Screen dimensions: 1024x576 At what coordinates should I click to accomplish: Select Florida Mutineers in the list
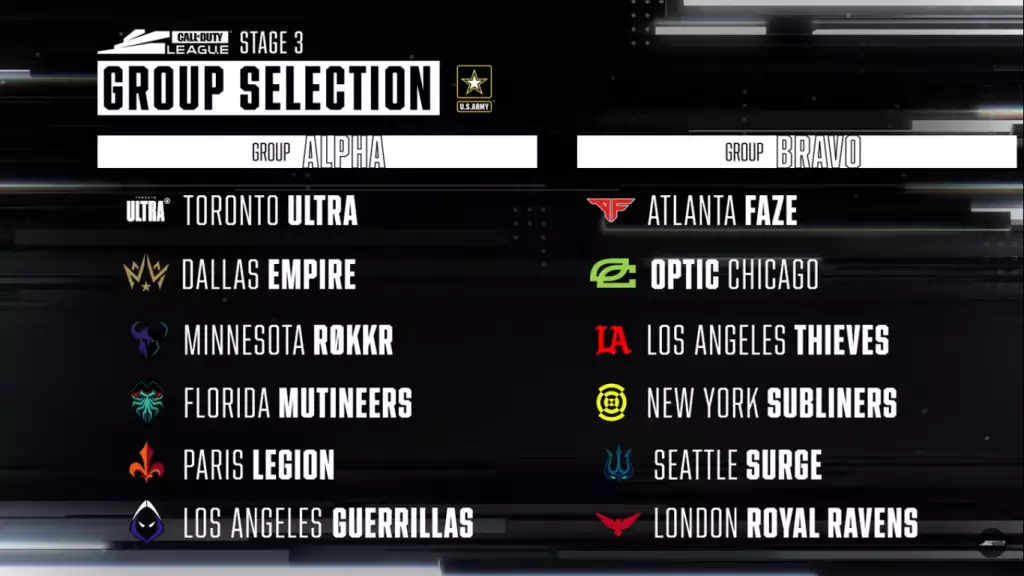point(297,404)
